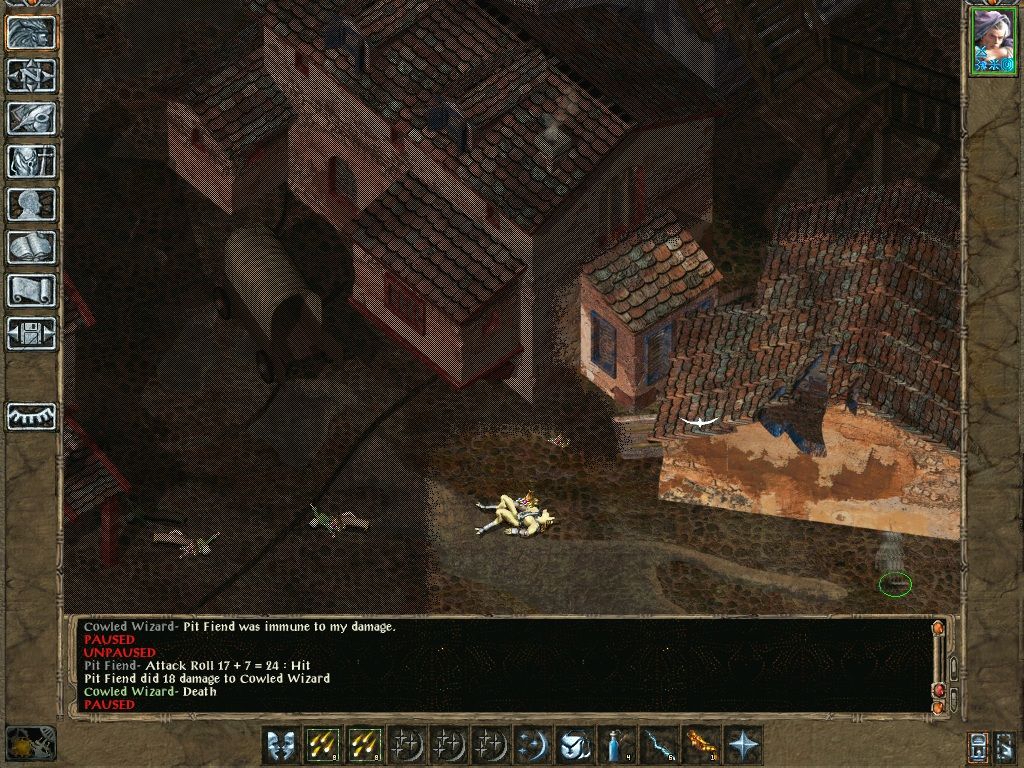This screenshot has width=1024, height=768.
Task: Show the character record silhouette button
Action: [x=31, y=204]
